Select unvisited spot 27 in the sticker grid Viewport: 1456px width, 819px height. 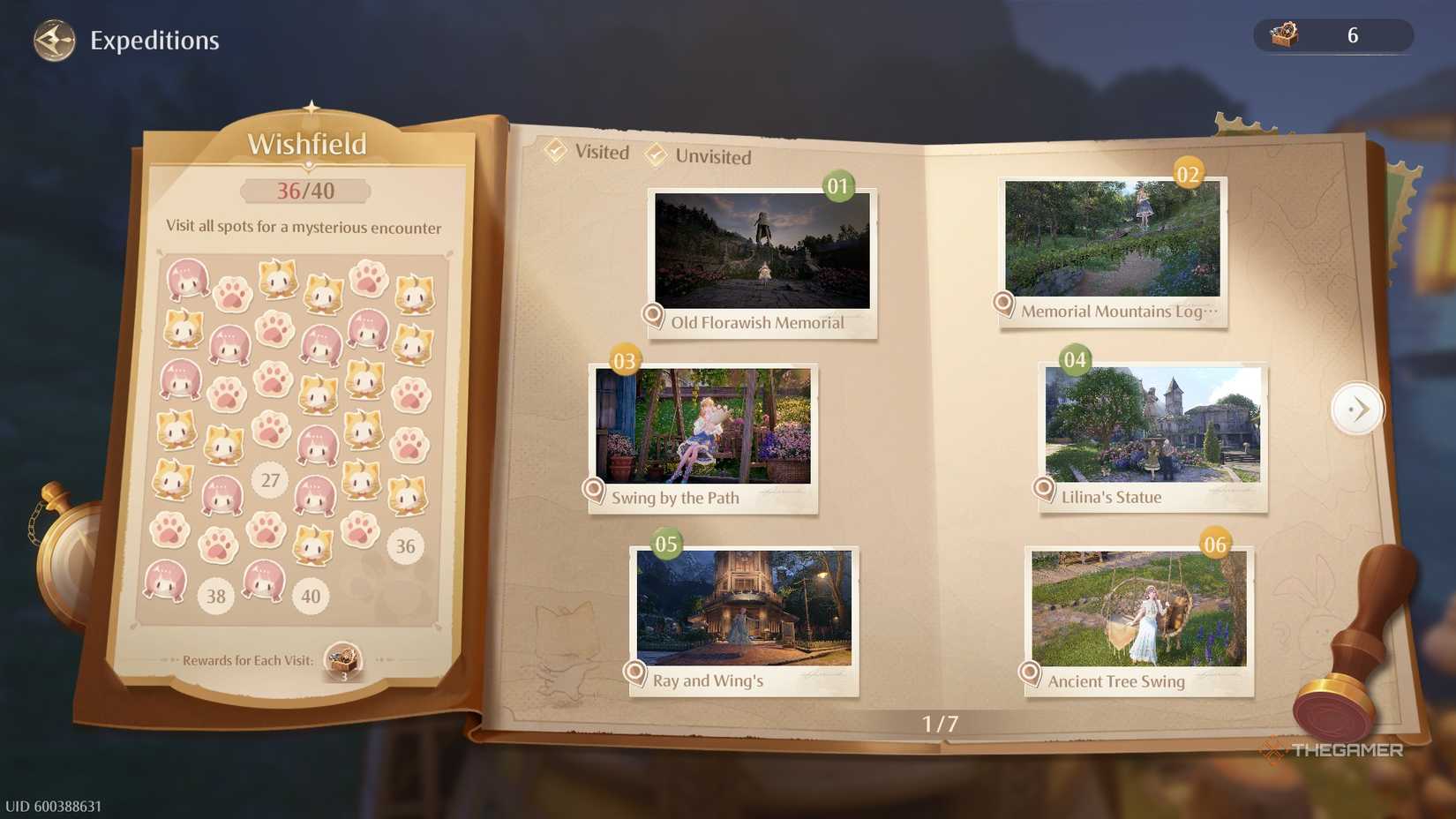tap(270, 481)
